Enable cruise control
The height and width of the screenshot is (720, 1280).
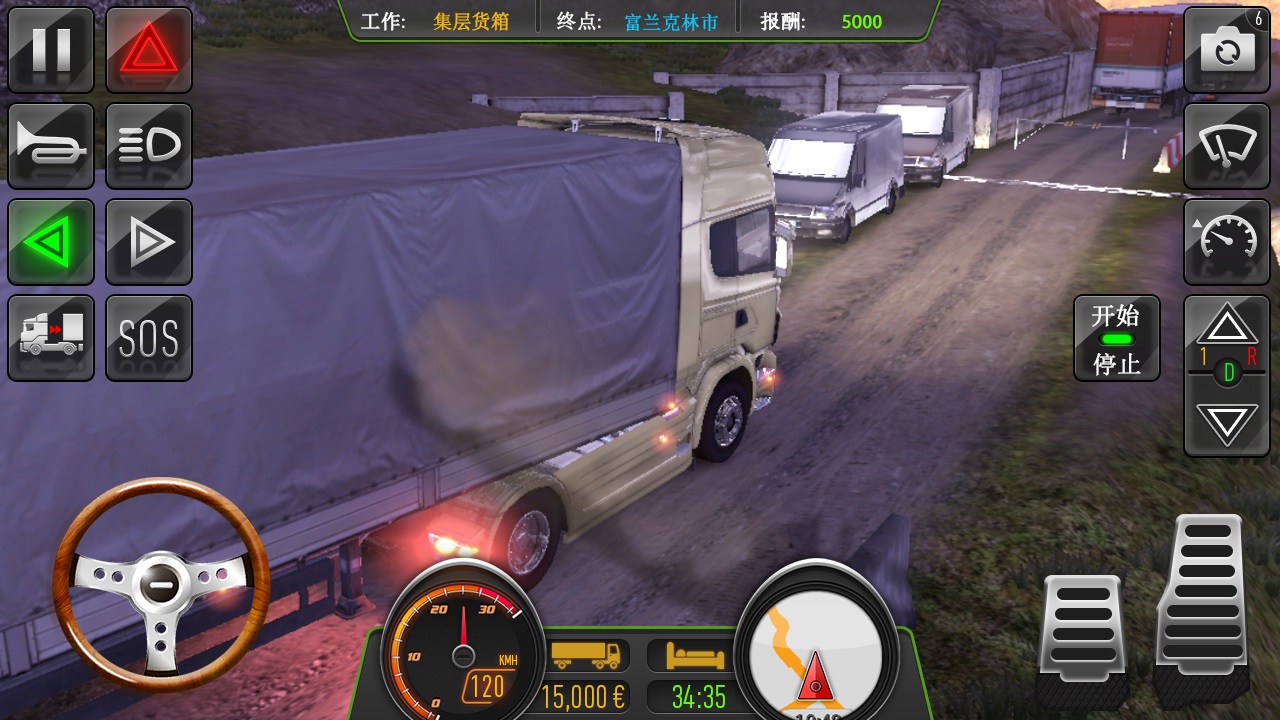pos(1227,242)
